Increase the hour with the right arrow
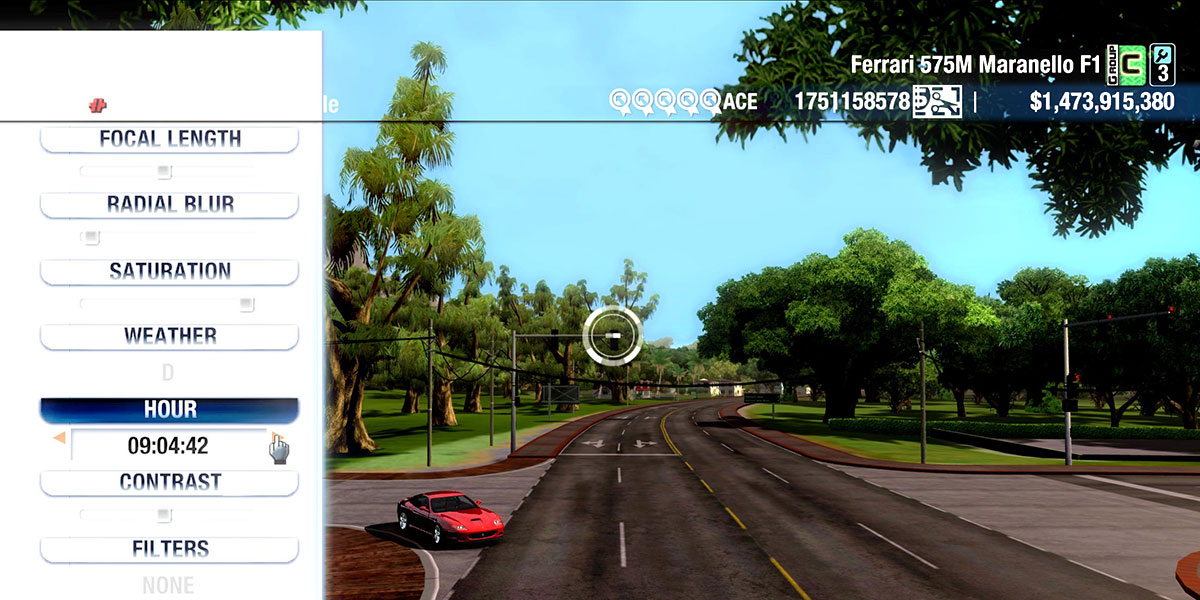 [275, 438]
